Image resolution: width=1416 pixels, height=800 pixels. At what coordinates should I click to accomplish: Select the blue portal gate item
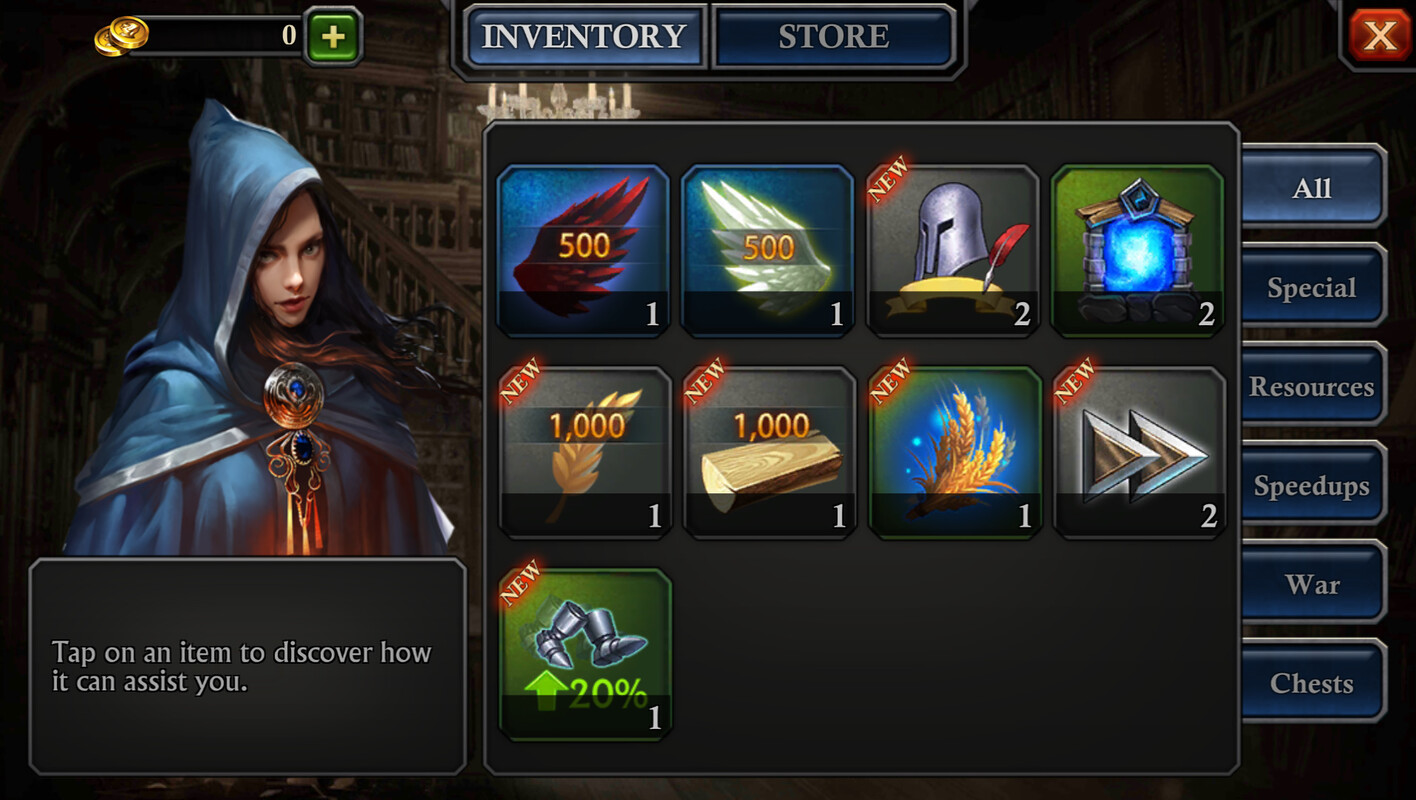(x=1137, y=250)
